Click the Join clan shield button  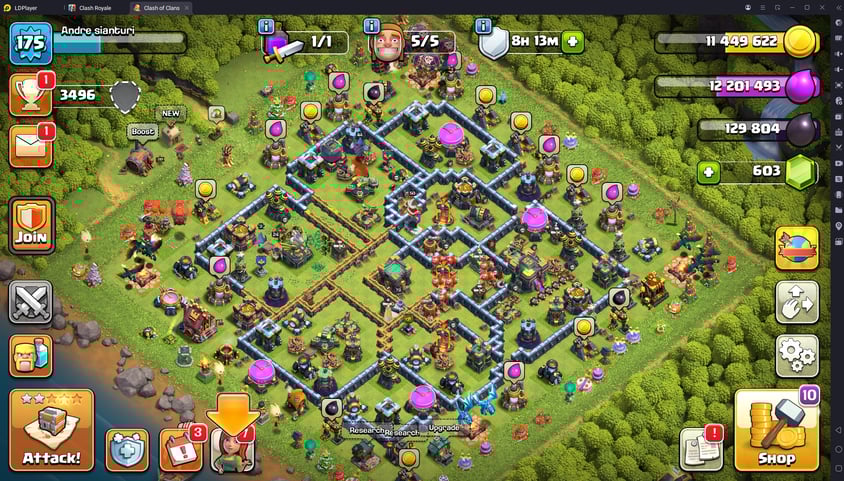click(31, 225)
